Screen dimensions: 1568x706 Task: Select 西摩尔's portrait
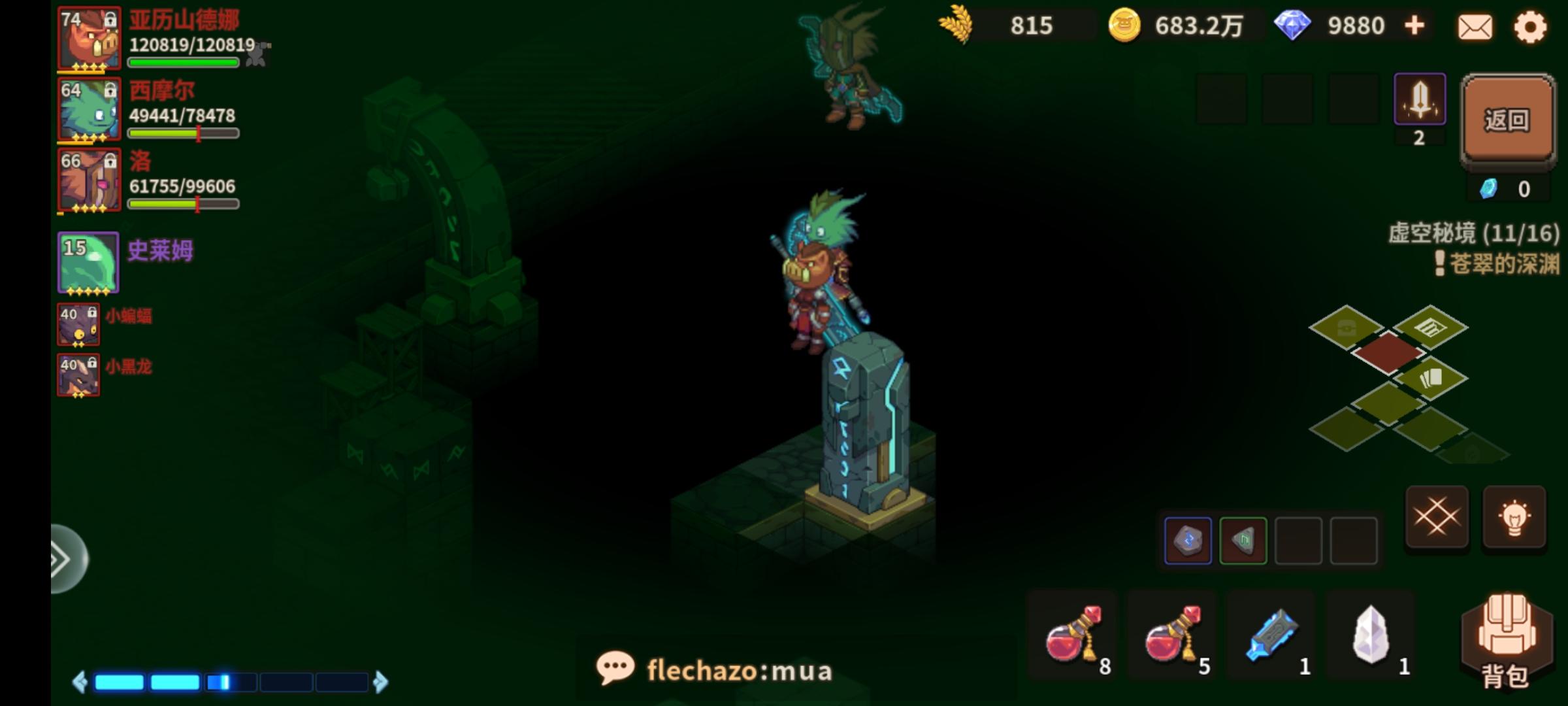[88, 110]
